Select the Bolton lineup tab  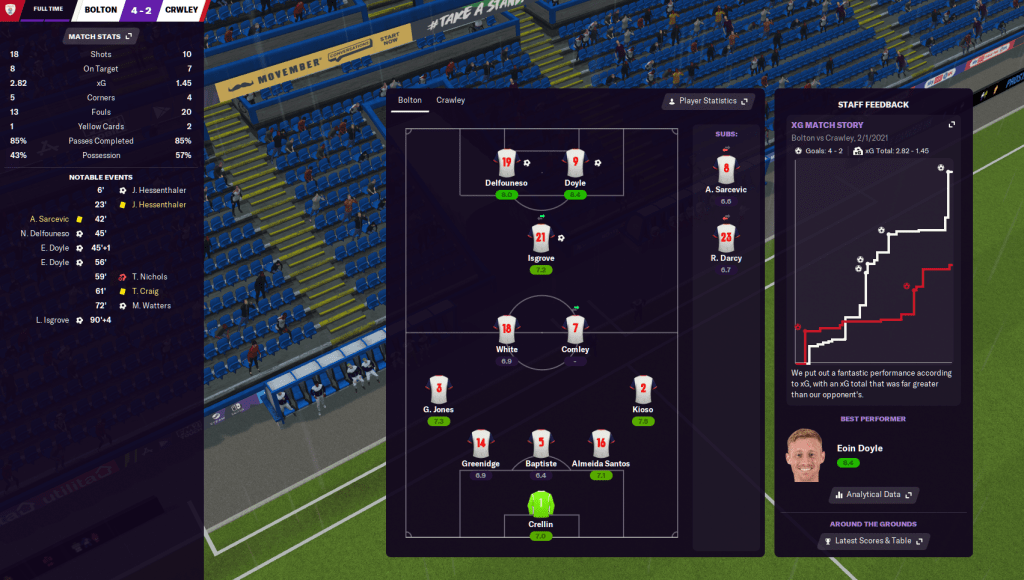click(x=410, y=100)
